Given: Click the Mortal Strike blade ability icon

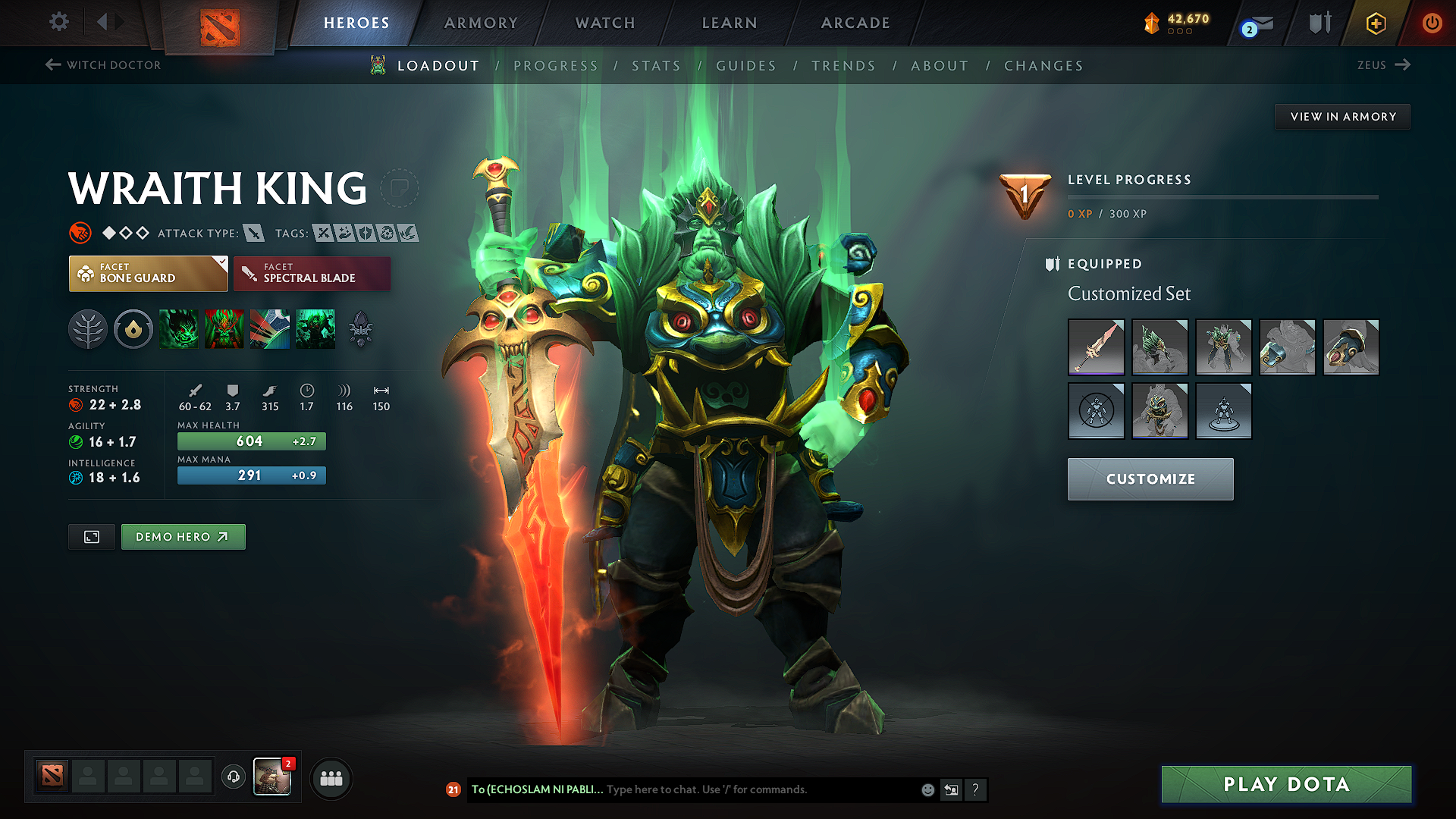Looking at the screenshot, I should [x=269, y=329].
